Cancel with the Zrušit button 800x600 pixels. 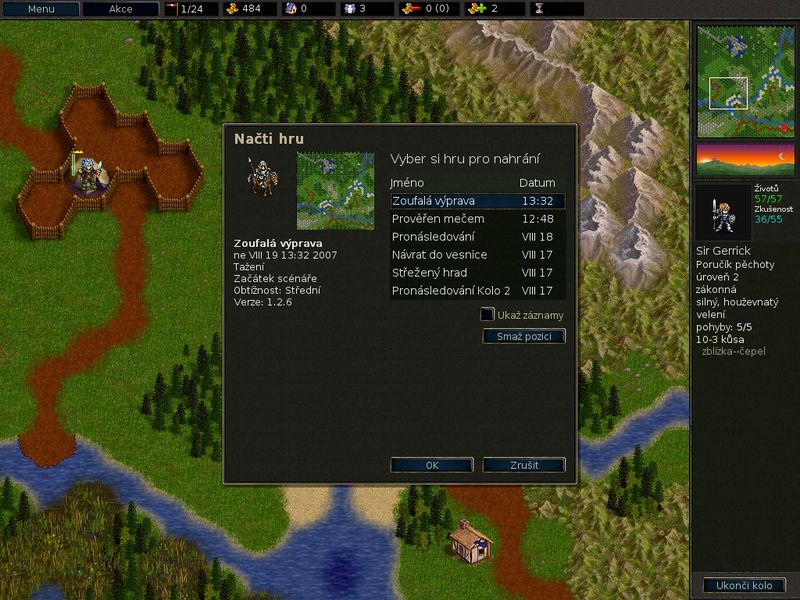coord(524,465)
